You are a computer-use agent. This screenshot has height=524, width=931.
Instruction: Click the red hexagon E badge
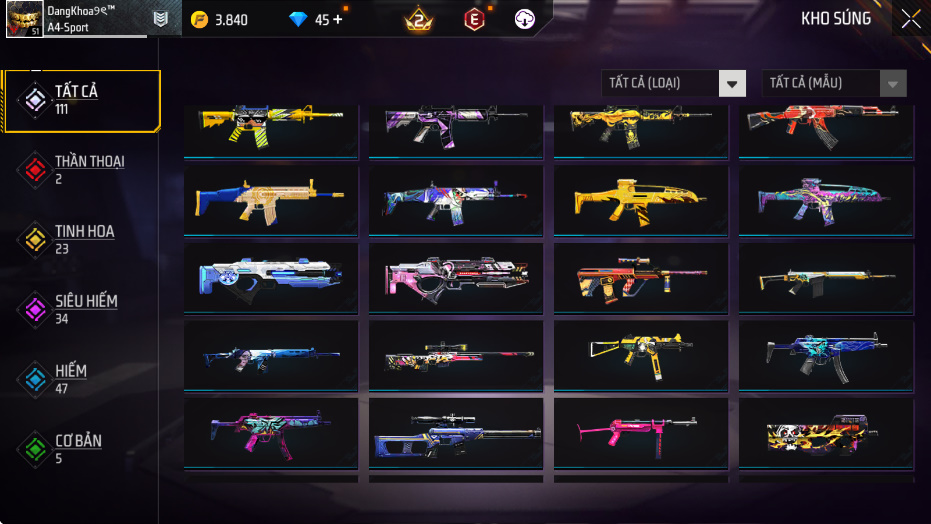pyautogui.click(x=473, y=19)
